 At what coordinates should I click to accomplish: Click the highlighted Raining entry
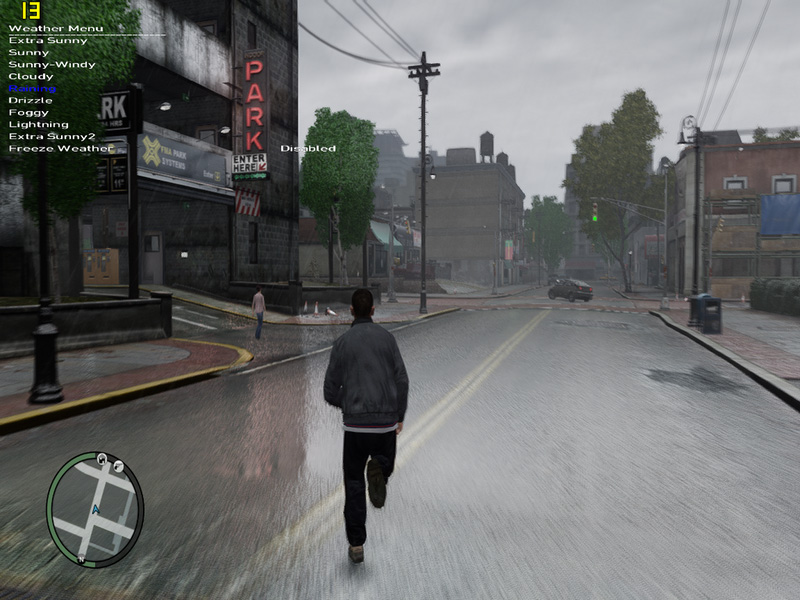pos(33,88)
